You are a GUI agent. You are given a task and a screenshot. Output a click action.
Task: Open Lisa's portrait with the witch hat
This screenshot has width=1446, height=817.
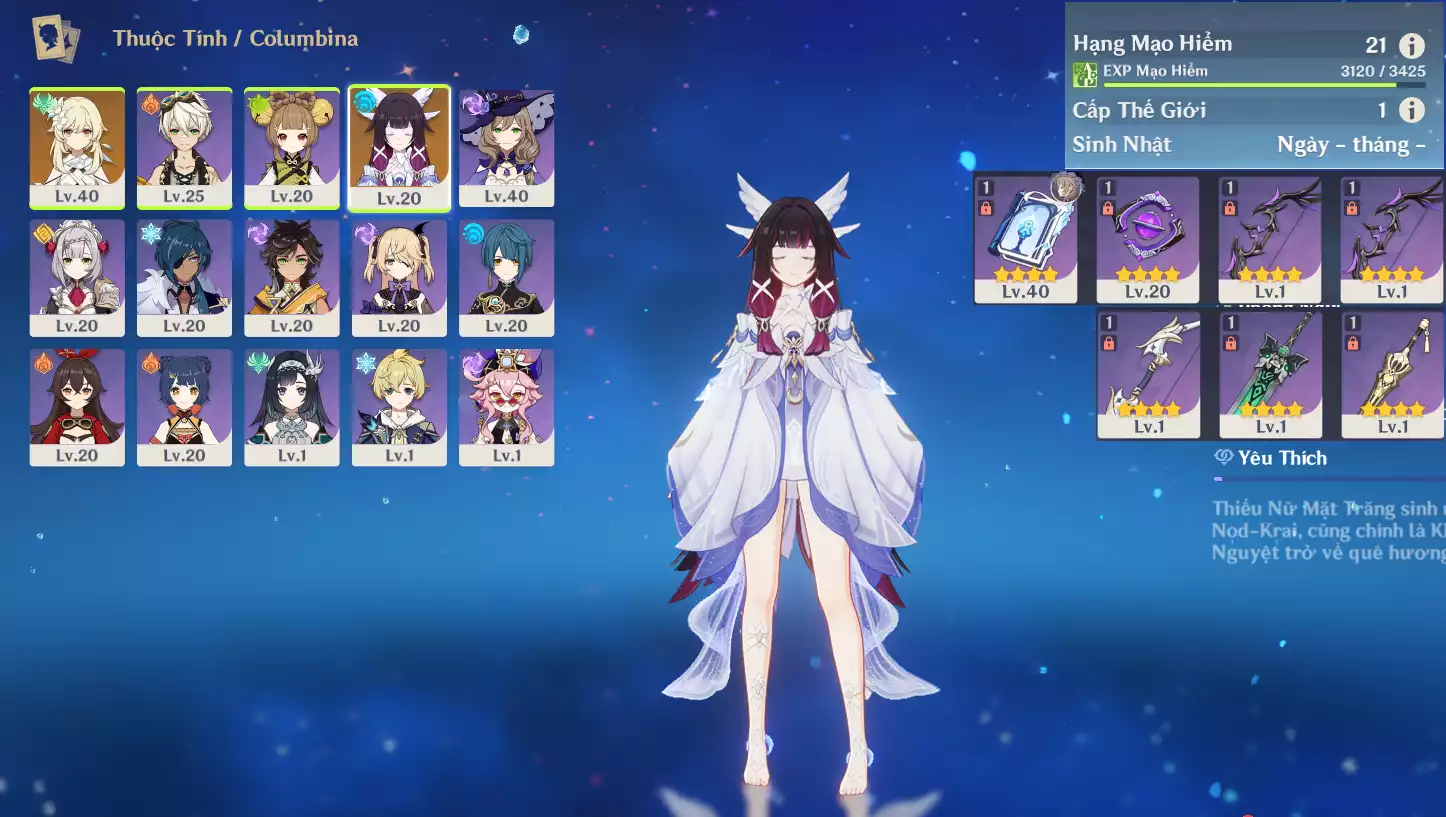coord(507,148)
